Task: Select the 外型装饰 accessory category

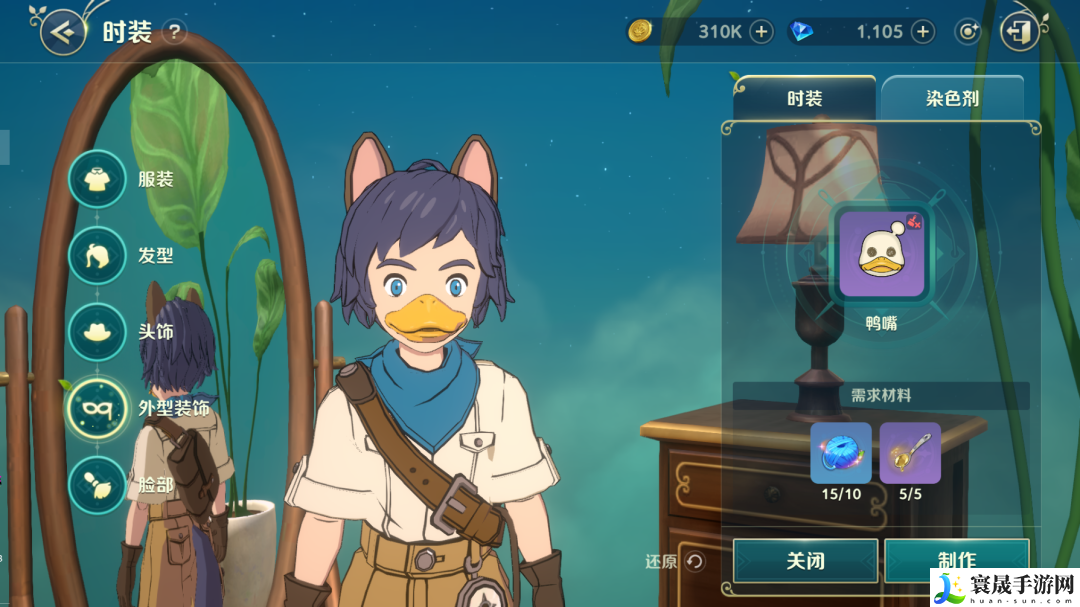Action: [97, 408]
